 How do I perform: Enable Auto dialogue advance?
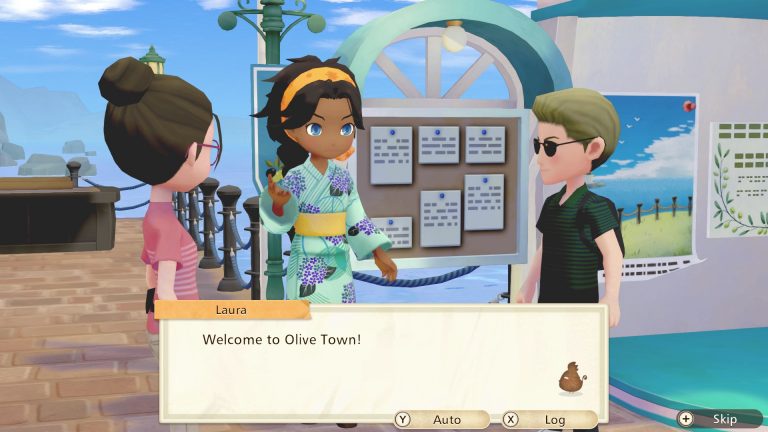441,420
